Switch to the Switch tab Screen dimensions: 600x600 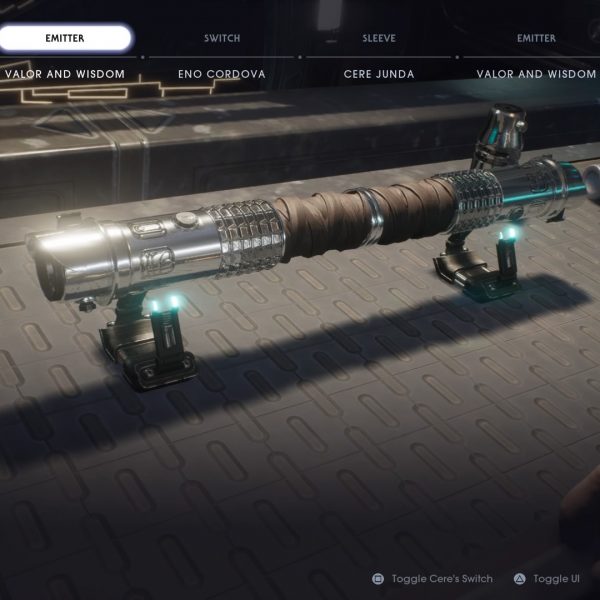click(x=222, y=38)
